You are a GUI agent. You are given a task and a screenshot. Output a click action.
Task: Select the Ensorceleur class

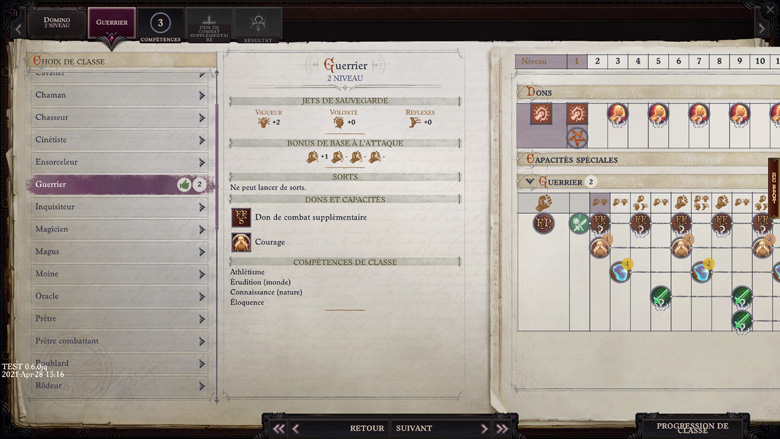(118, 162)
